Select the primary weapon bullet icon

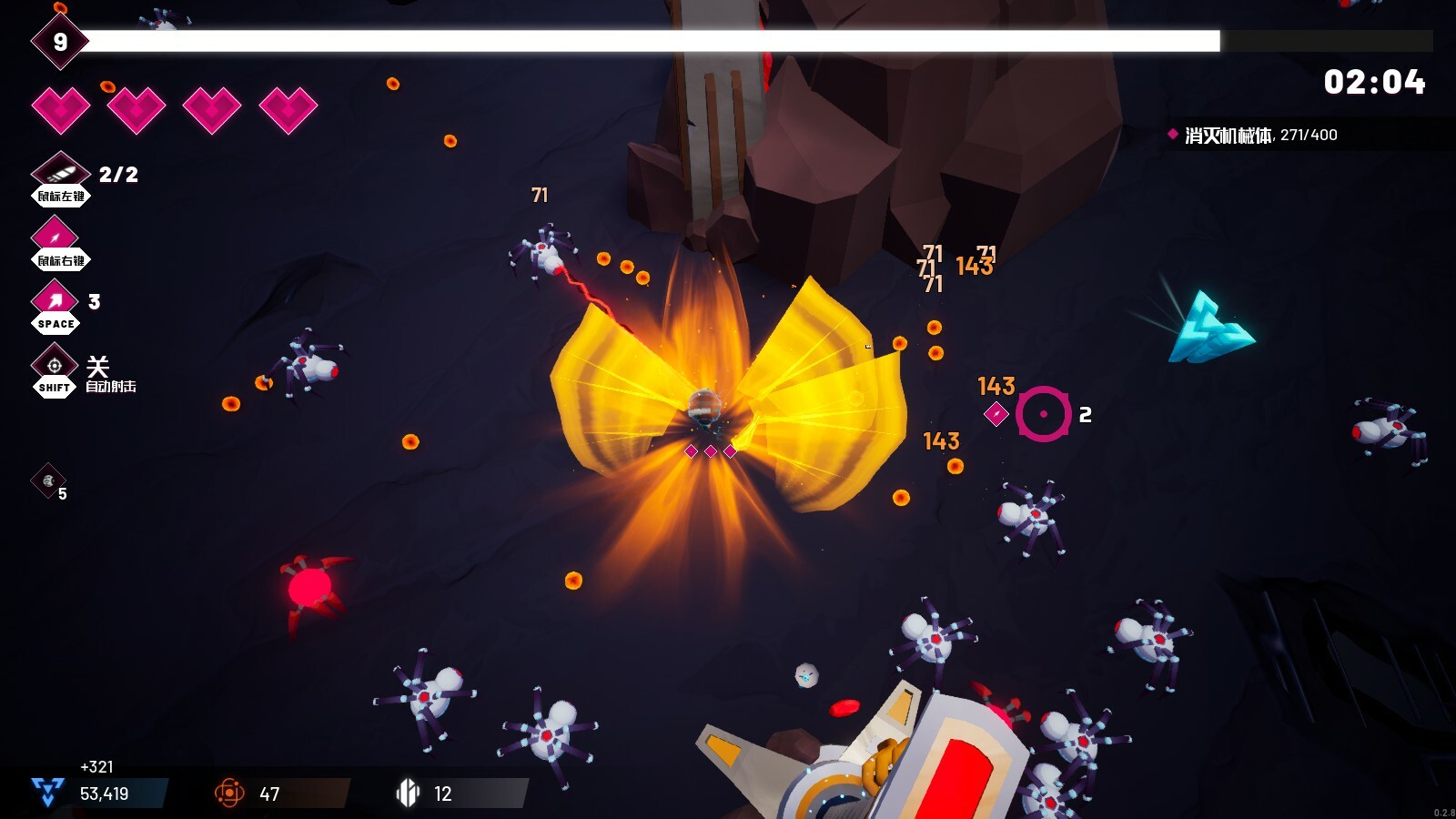(x=60, y=171)
